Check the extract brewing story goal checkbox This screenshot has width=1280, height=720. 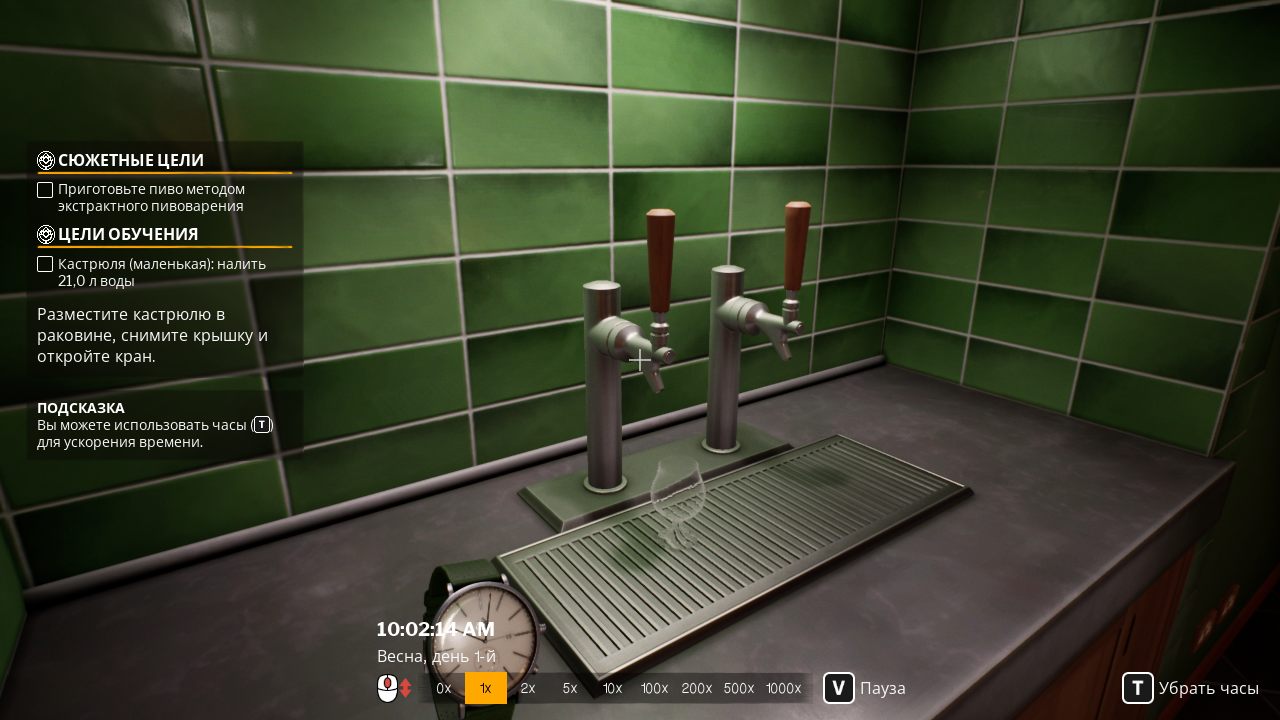[x=45, y=189]
